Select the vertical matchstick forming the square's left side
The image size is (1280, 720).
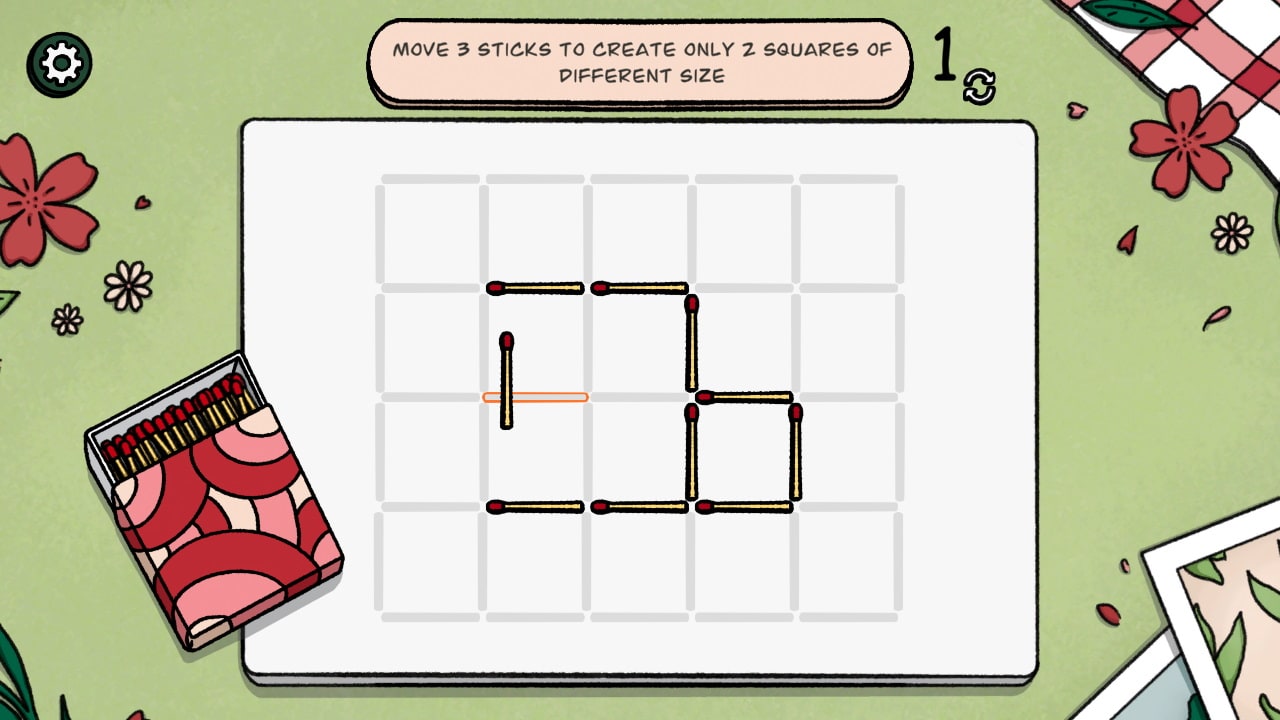point(690,450)
